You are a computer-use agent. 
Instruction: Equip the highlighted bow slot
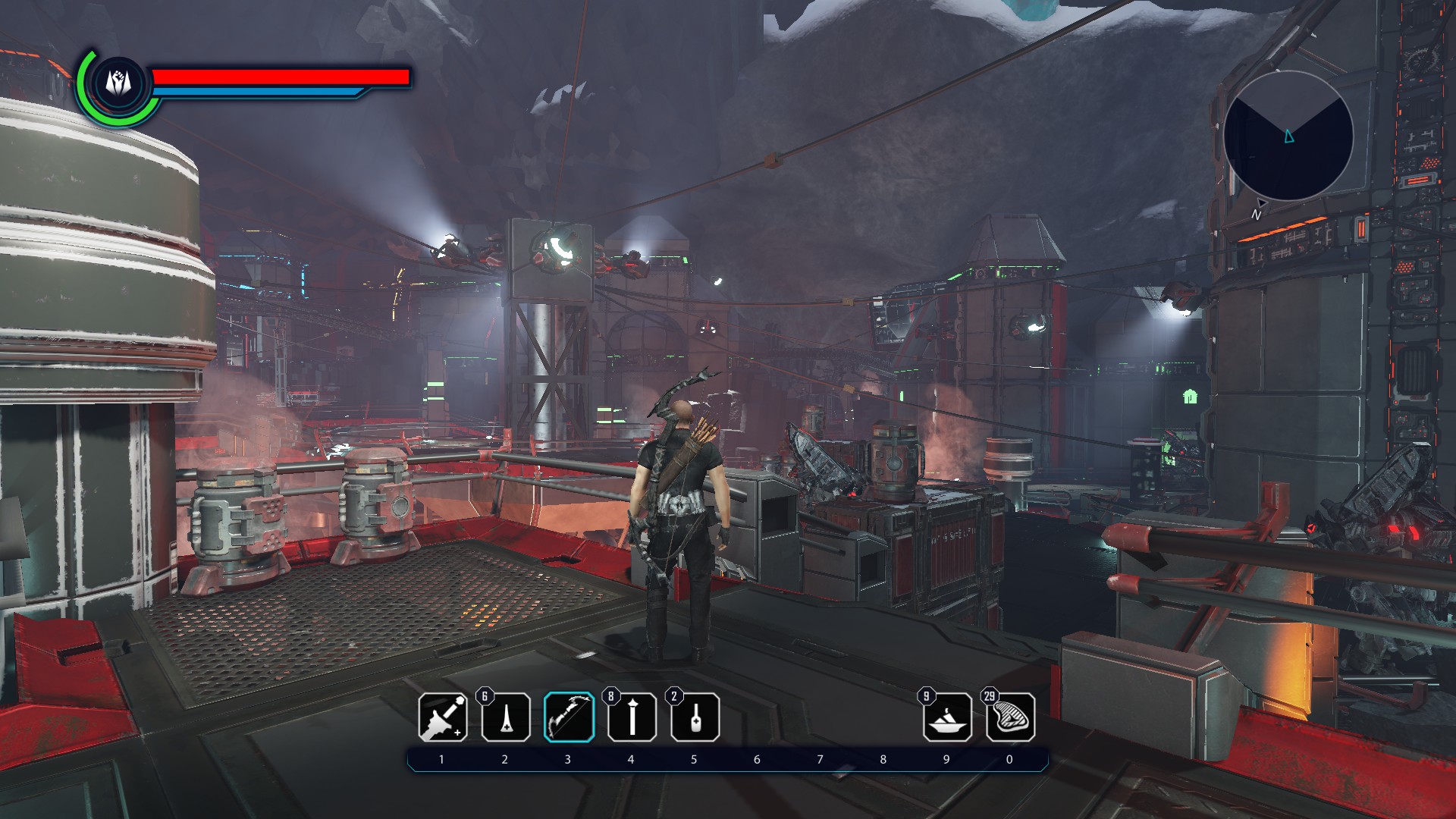coord(569,717)
